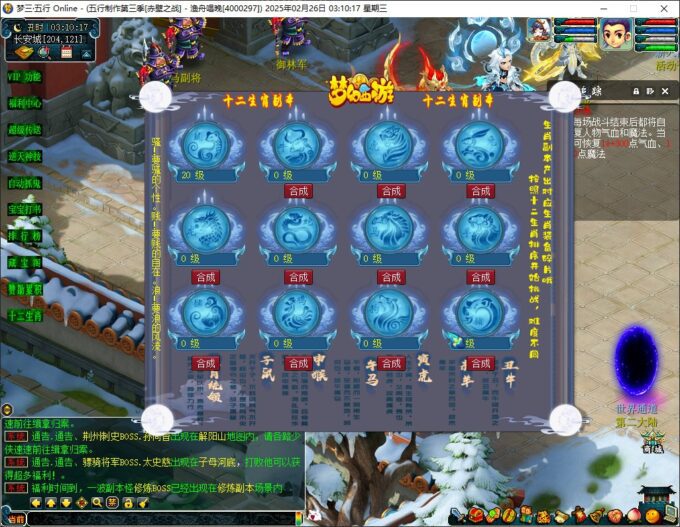Open the VIP功能 menu entry
The height and width of the screenshot is (527, 680).
pos(25,76)
